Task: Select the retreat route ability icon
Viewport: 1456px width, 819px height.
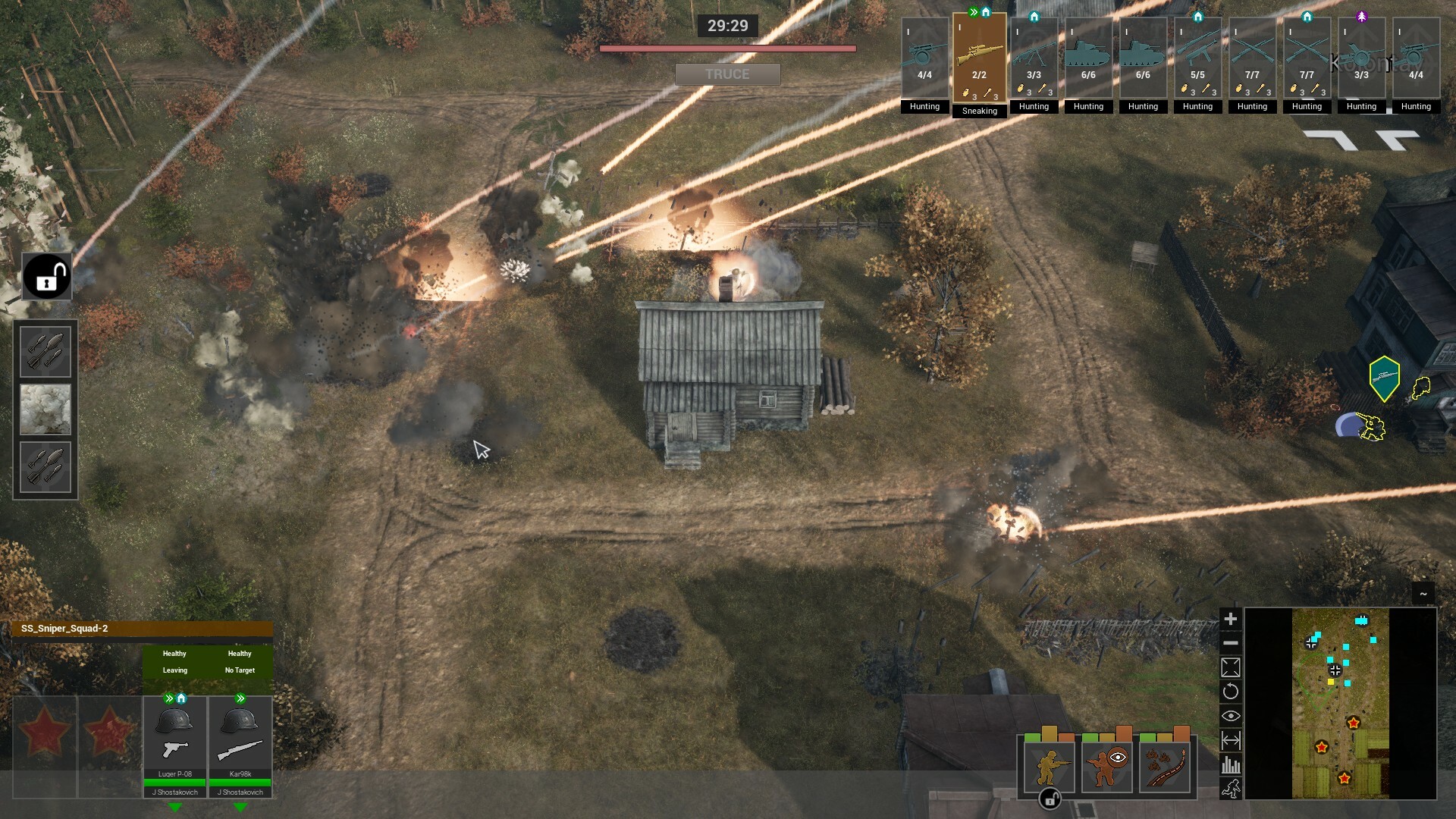Action: tap(1165, 767)
